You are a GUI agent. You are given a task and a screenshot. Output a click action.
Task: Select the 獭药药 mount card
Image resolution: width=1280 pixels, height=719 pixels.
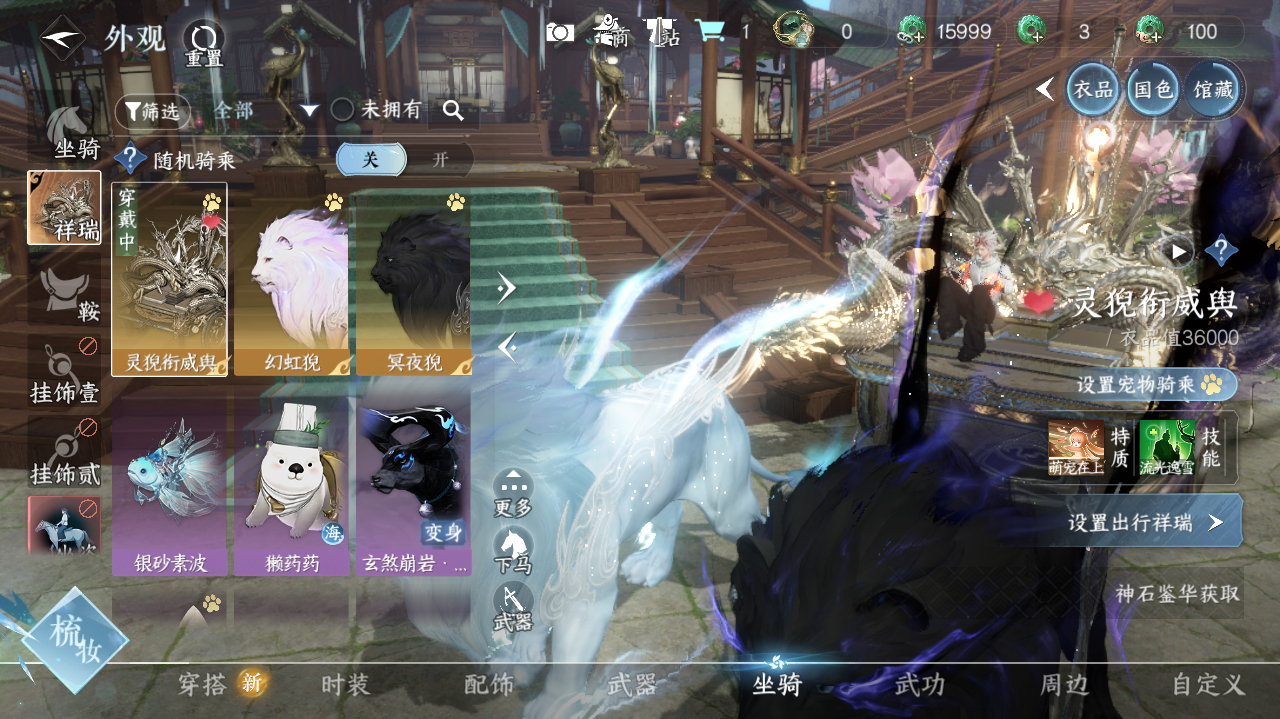pos(291,487)
